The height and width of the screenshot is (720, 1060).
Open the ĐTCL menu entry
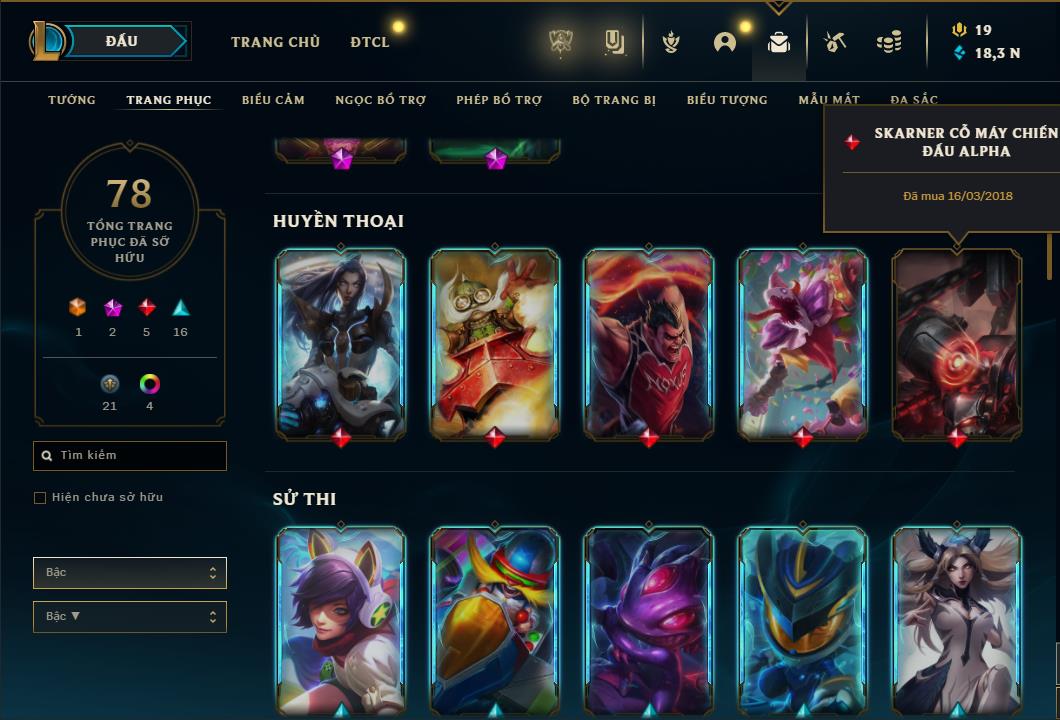pyautogui.click(x=370, y=42)
